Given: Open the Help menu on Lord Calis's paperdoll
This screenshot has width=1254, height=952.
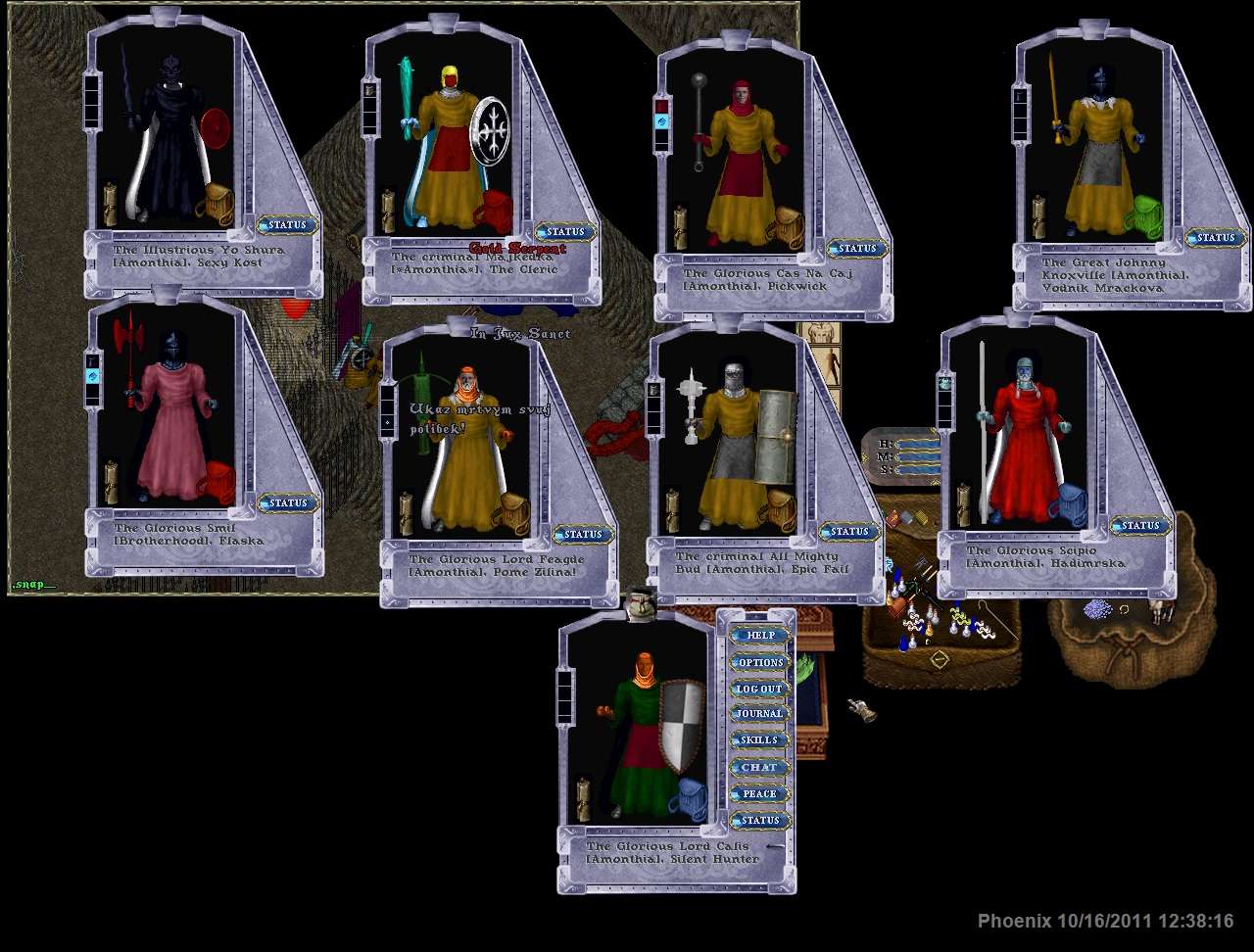Looking at the screenshot, I should tap(760, 635).
